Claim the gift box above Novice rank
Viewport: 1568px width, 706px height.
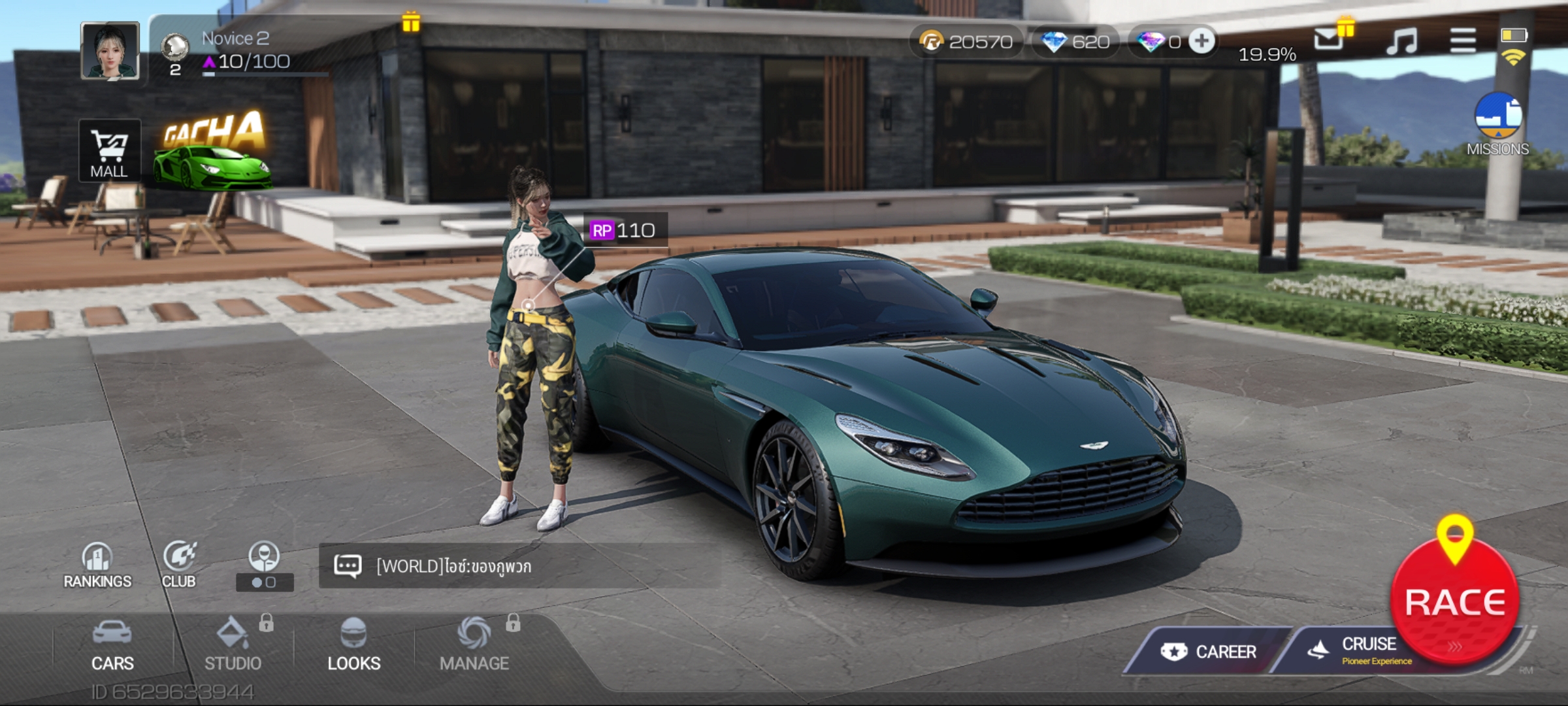point(411,22)
